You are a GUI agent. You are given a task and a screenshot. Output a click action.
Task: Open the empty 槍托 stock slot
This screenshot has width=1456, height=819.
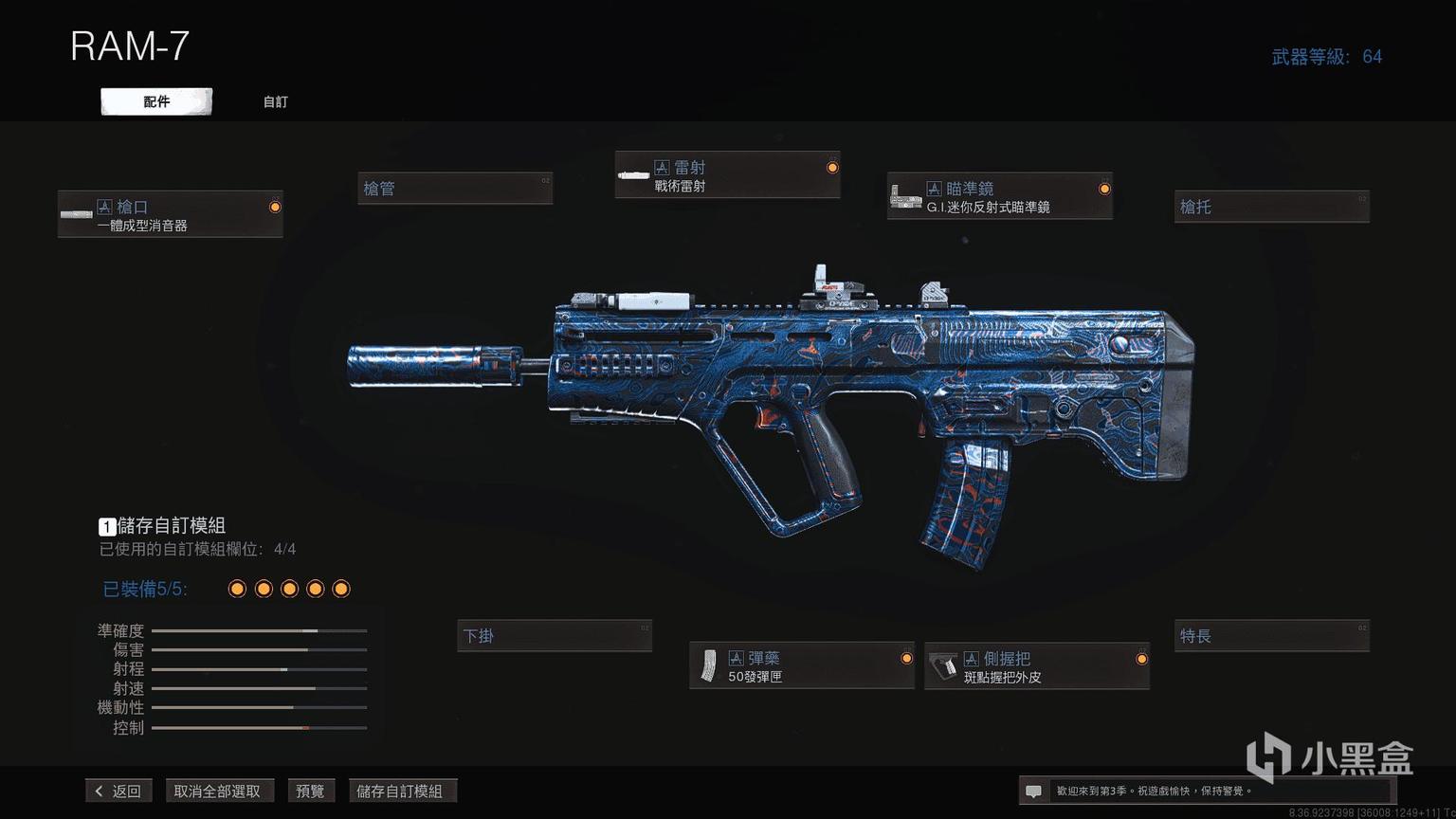pos(1271,207)
